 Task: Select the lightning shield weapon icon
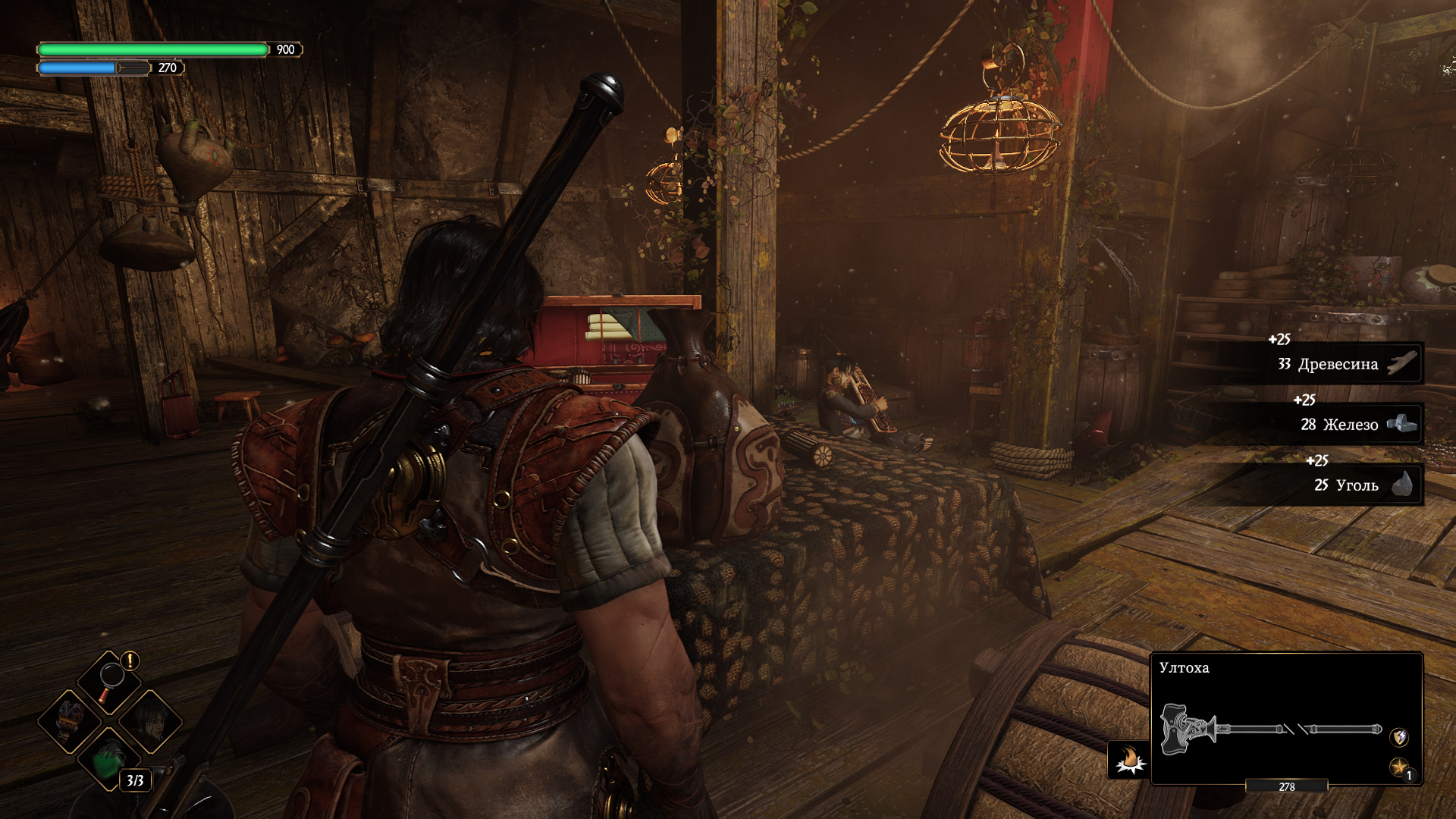point(1399,736)
